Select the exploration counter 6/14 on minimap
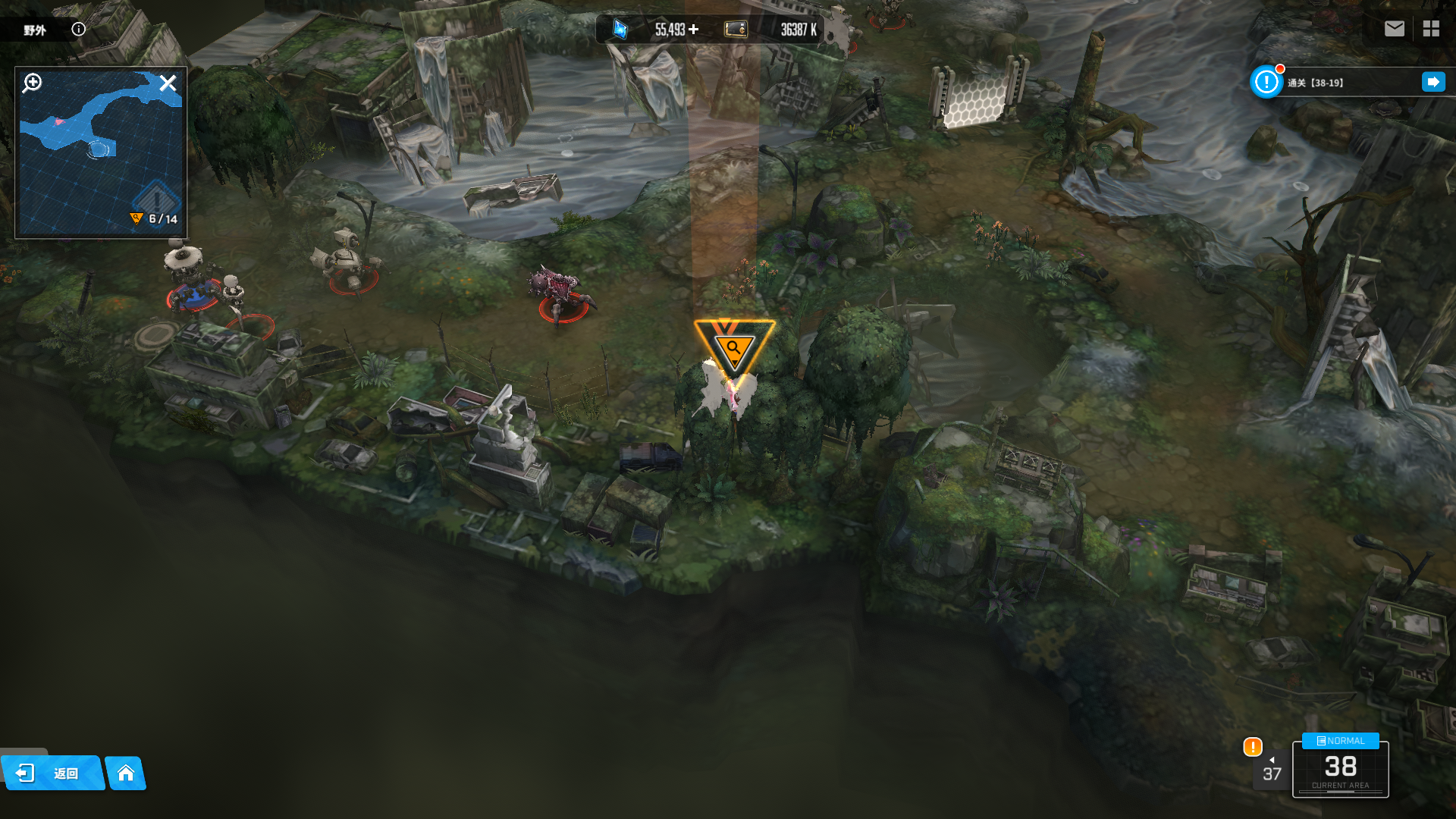Viewport: 1456px width, 819px height. coord(155,219)
